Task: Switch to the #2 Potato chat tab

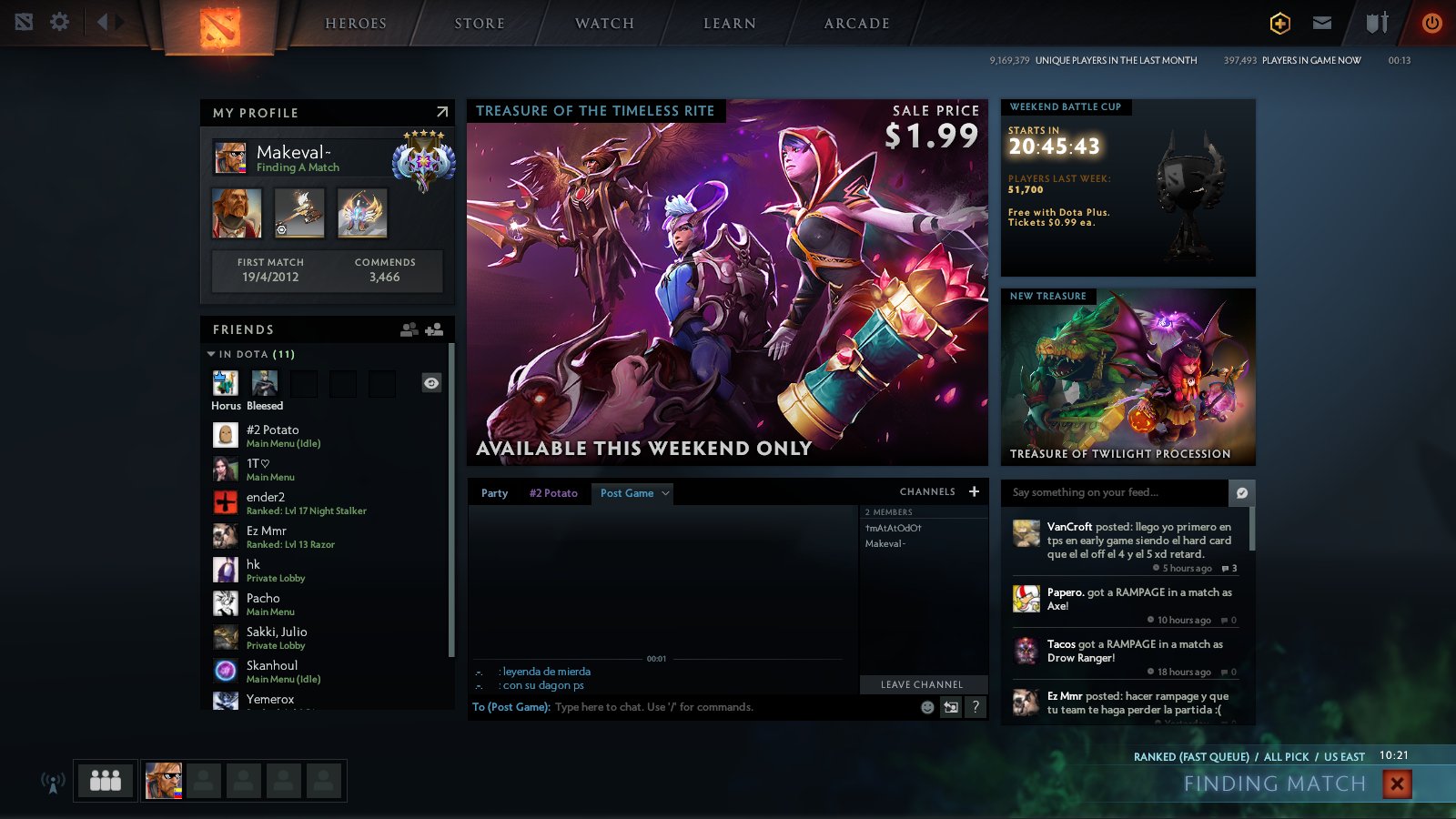Action: point(553,493)
